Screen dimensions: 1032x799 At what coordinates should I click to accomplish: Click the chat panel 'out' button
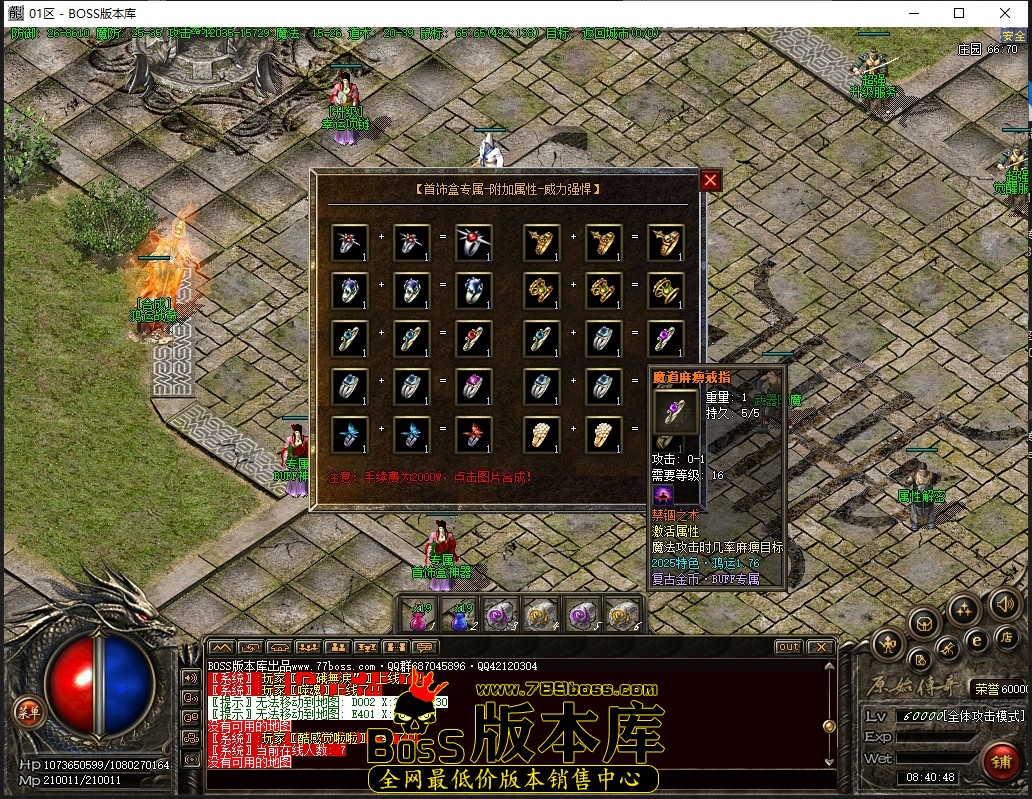788,647
